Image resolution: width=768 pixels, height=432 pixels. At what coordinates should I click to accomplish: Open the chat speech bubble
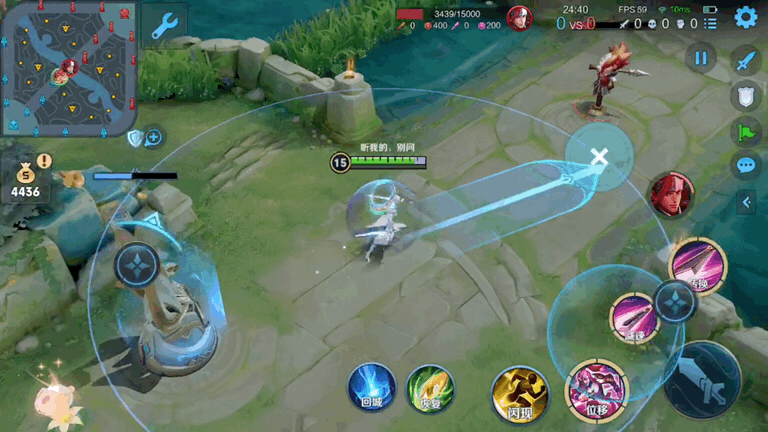click(745, 166)
